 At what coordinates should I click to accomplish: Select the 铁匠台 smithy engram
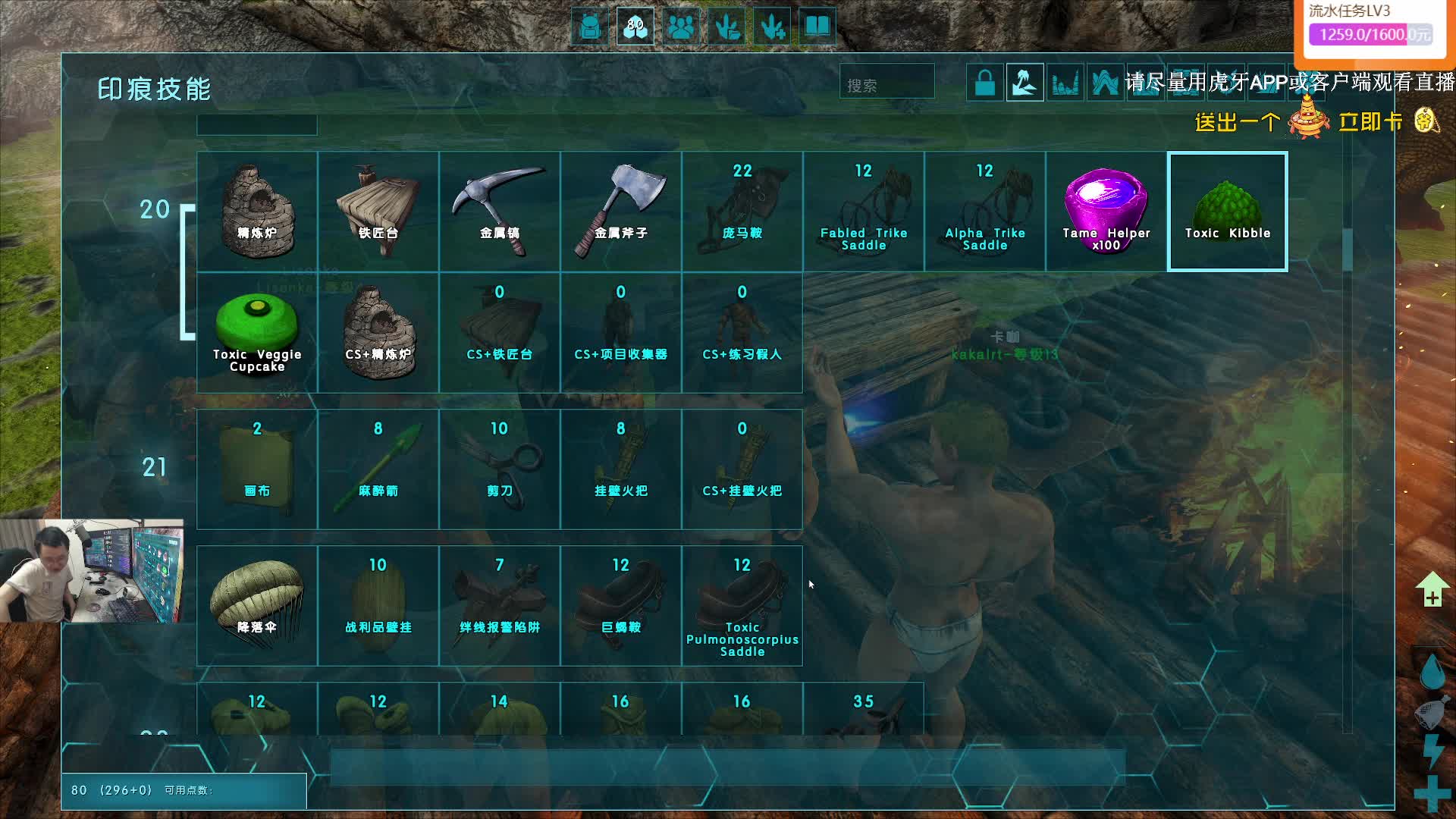coord(378,211)
